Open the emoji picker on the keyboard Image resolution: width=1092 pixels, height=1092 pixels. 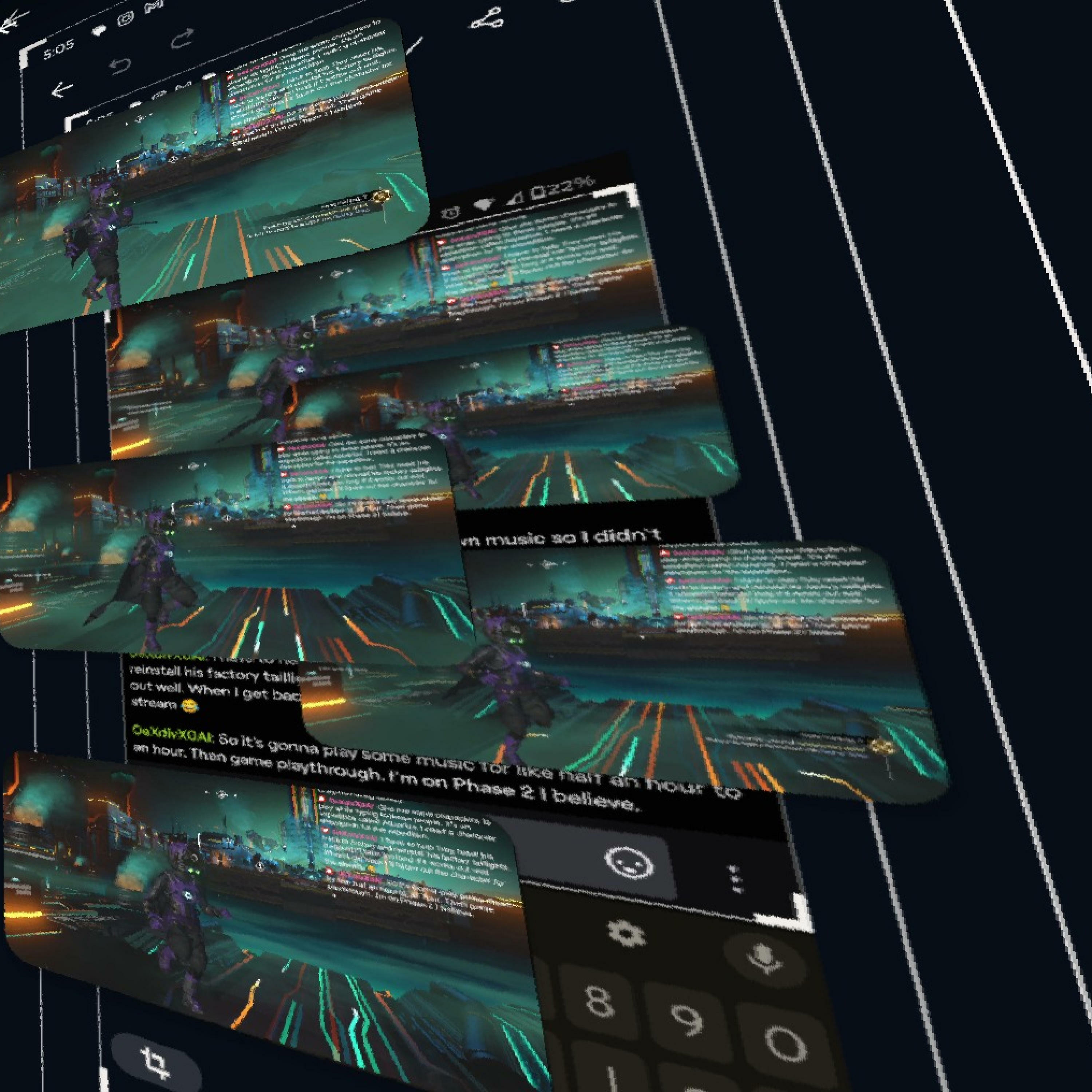(629, 864)
